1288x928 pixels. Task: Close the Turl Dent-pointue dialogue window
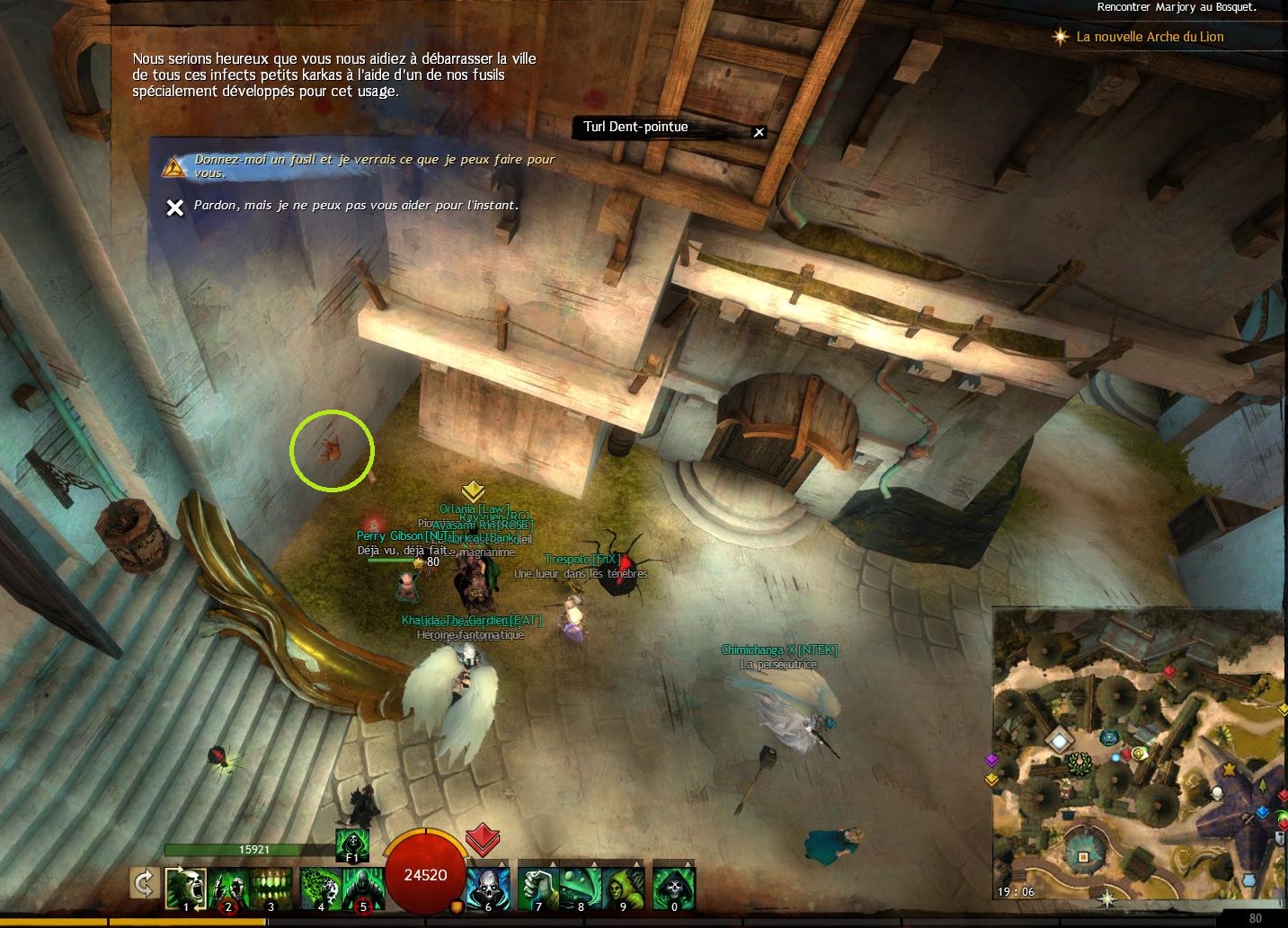(759, 132)
